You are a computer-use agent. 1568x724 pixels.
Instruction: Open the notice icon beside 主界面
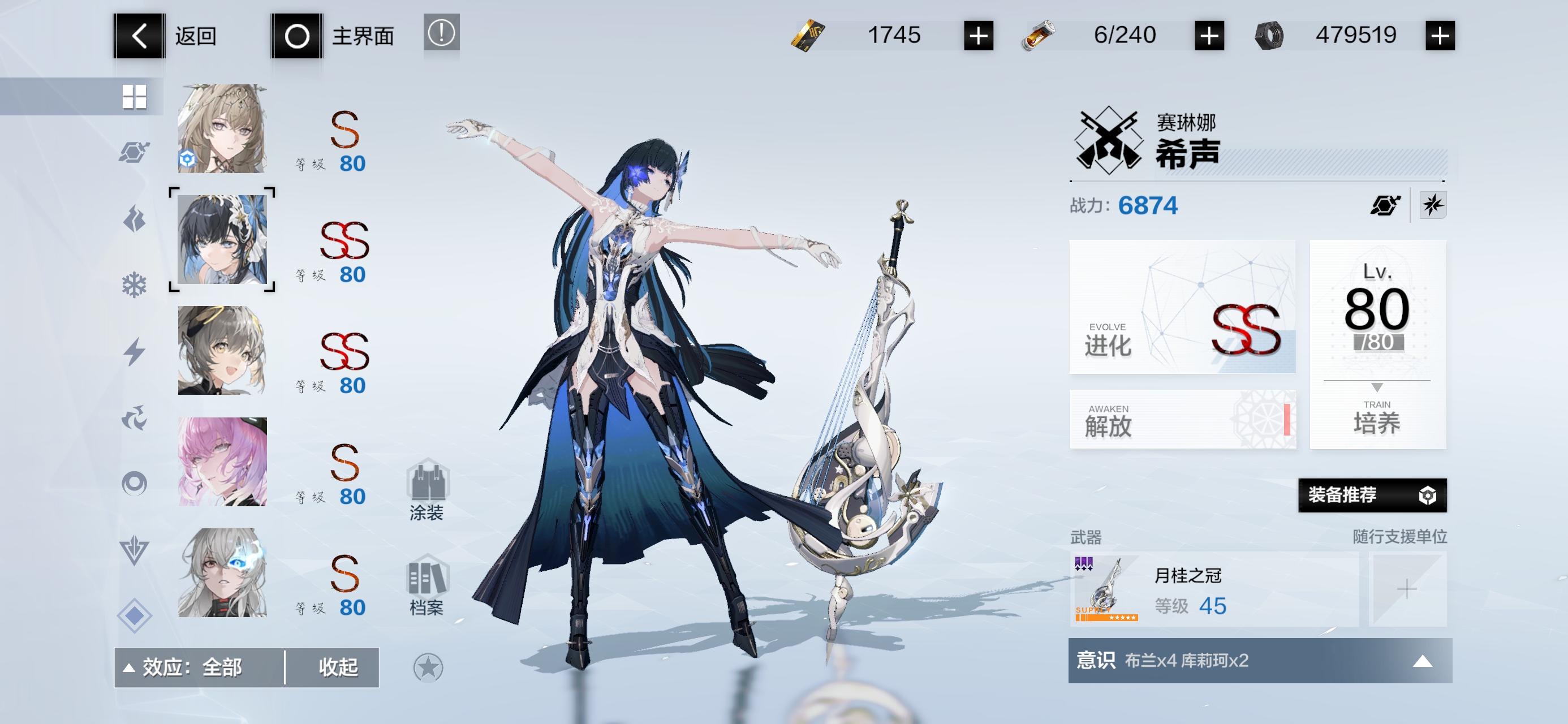tap(441, 35)
